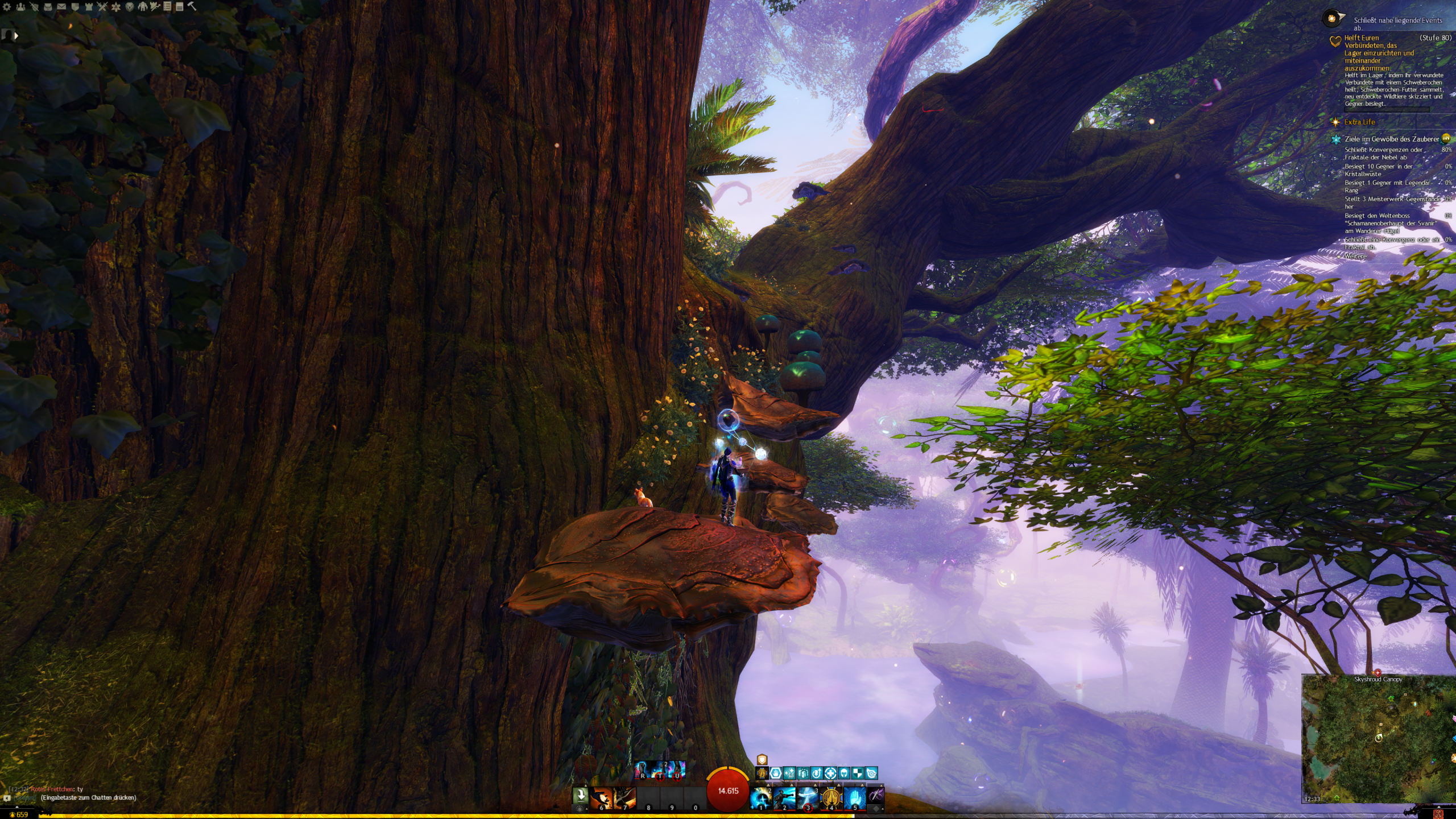Expand the party portrait arrow
Viewport: 1456px width, 819px height.
[16, 35]
